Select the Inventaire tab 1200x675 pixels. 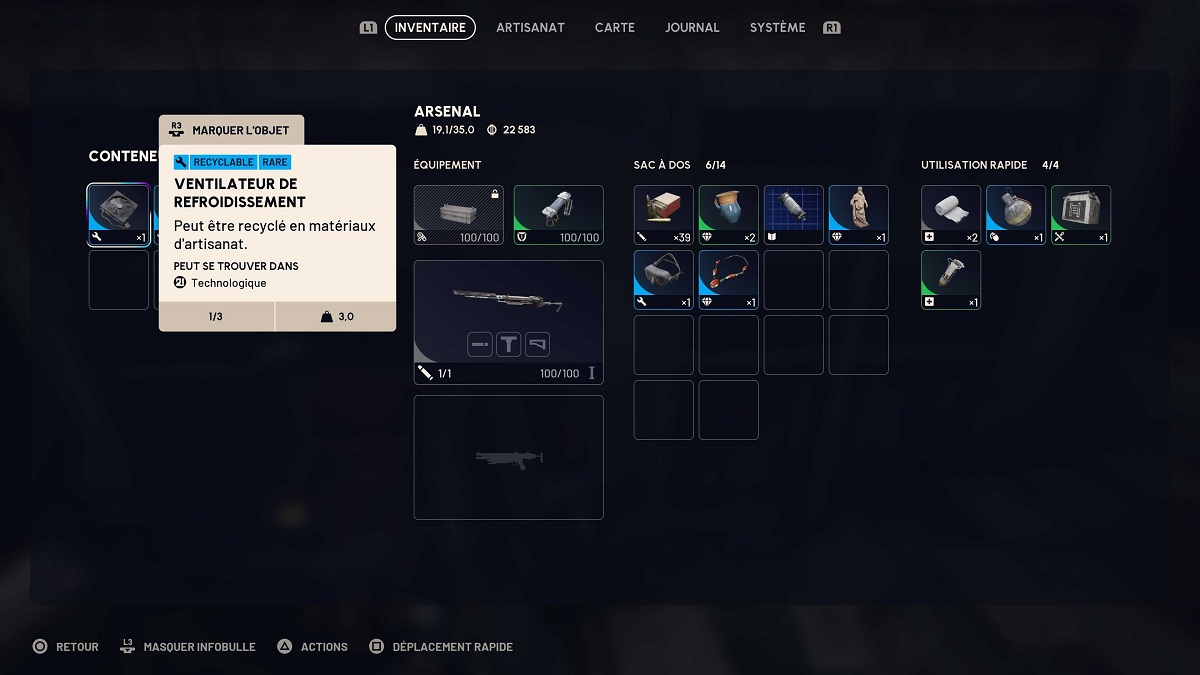point(430,28)
